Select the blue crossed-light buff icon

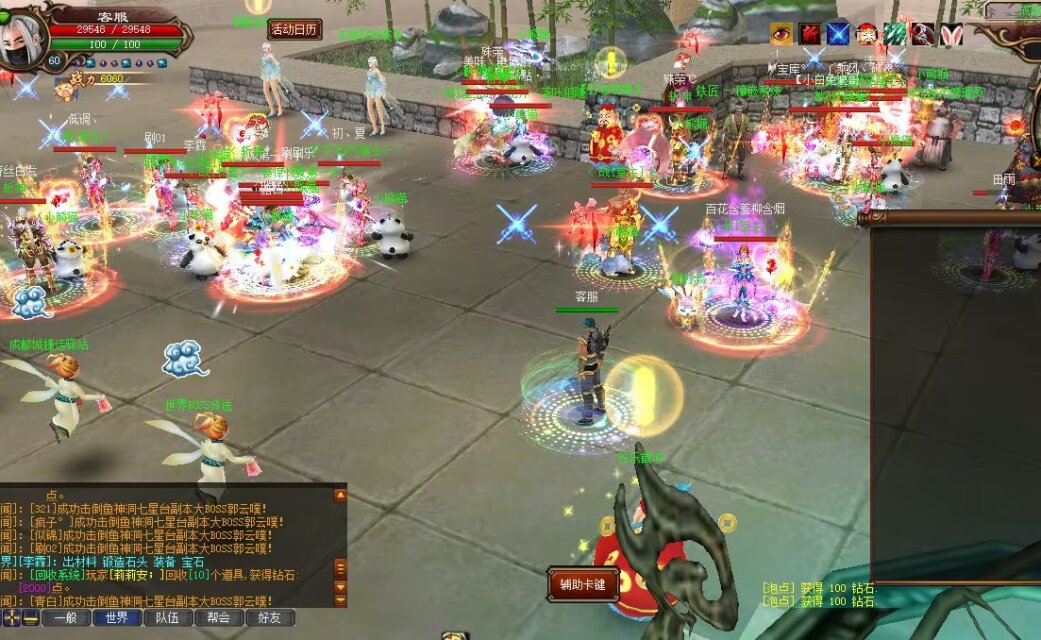838,34
